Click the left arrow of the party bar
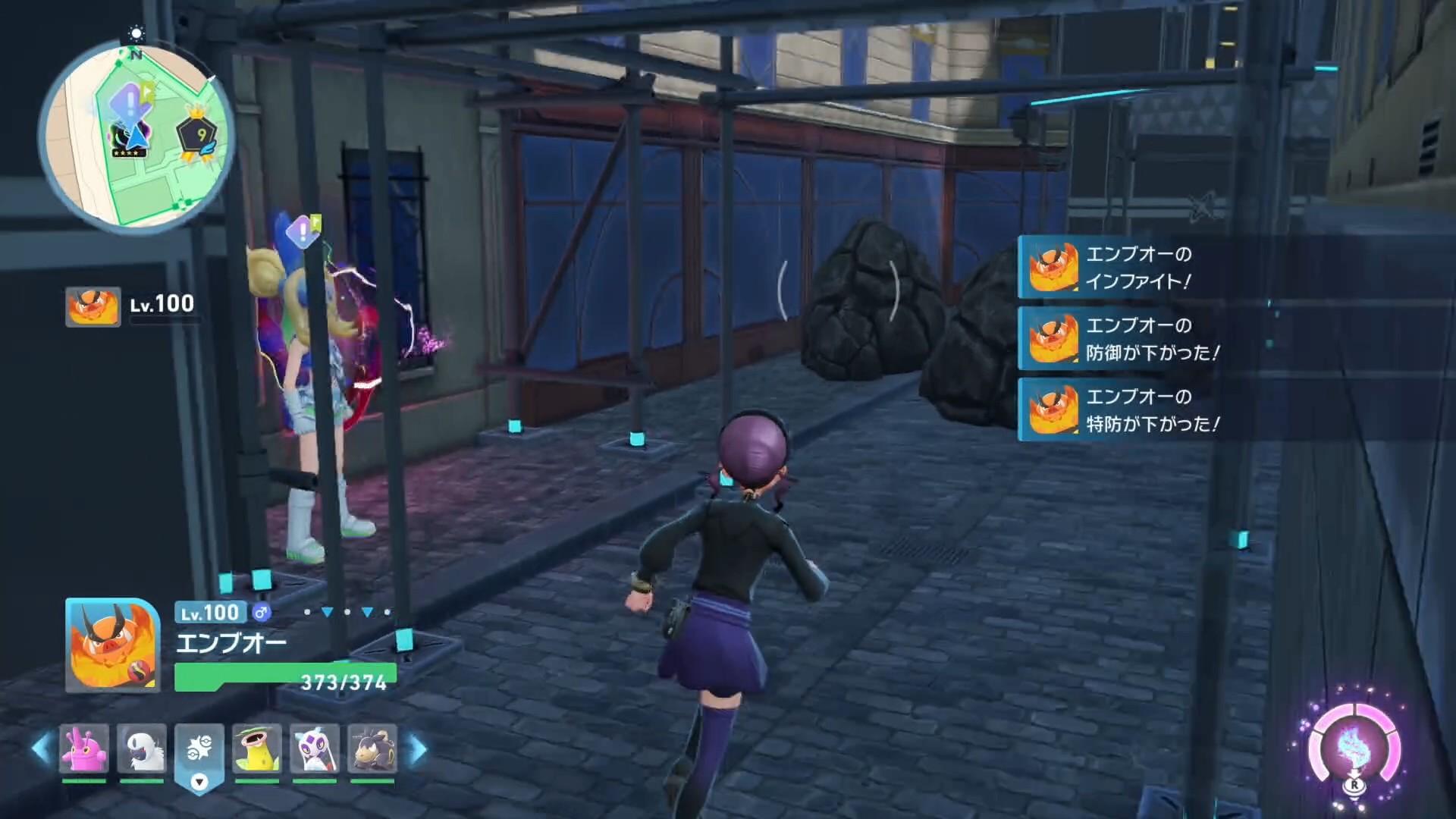 click(x=41, y=748)
